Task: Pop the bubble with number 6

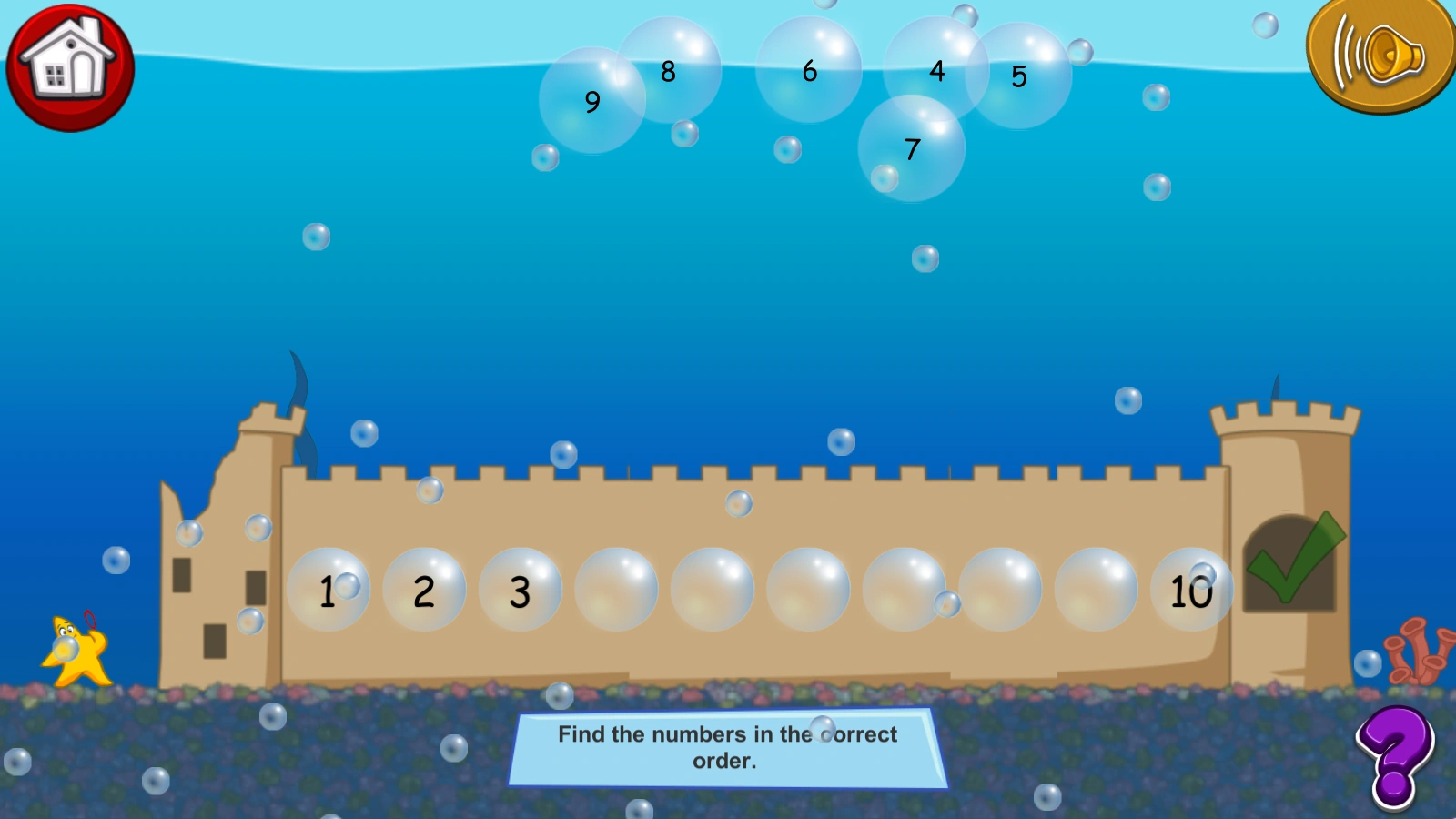Action: click(808, 70)
